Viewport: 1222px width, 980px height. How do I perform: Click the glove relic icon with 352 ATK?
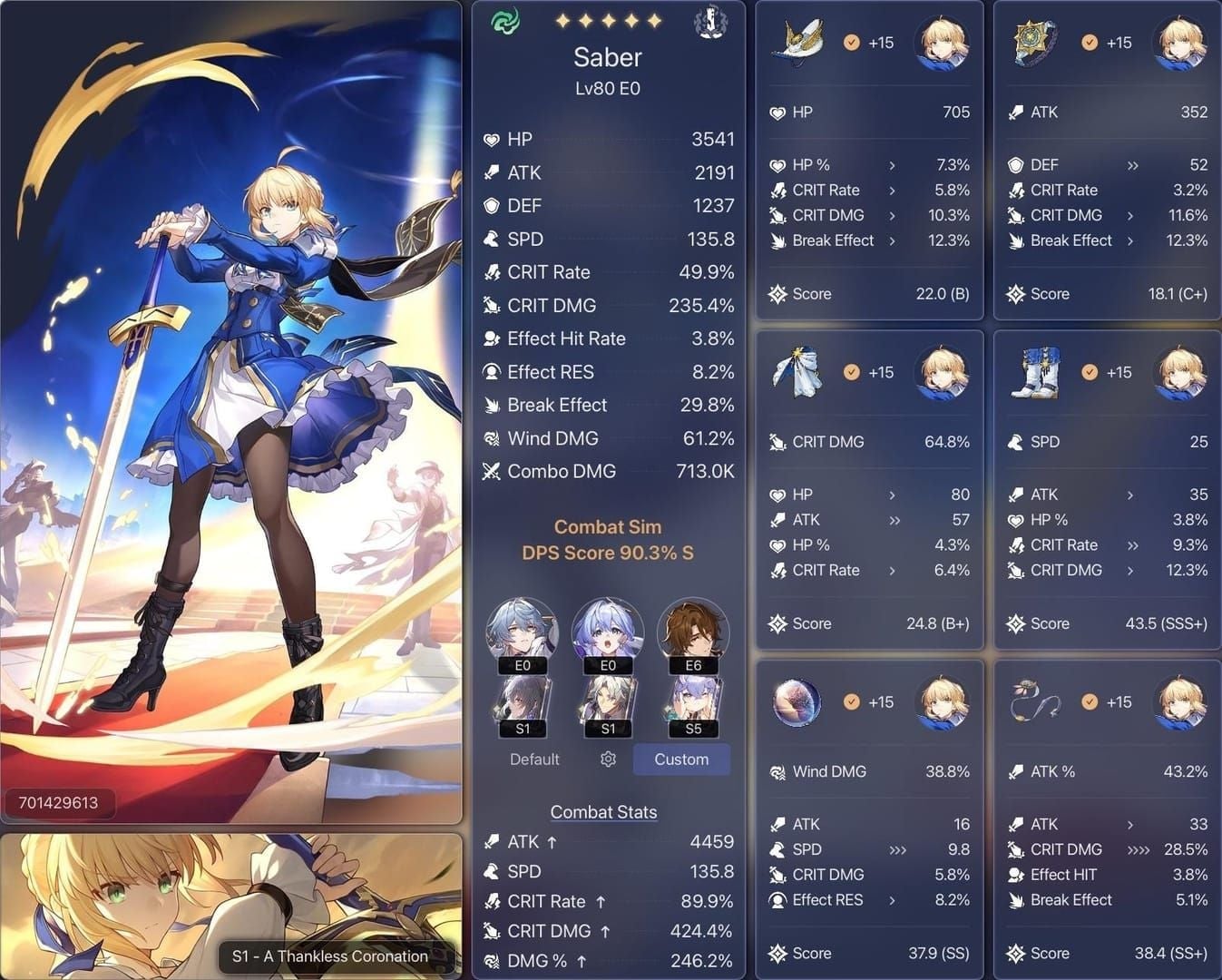coord(1033,41)
